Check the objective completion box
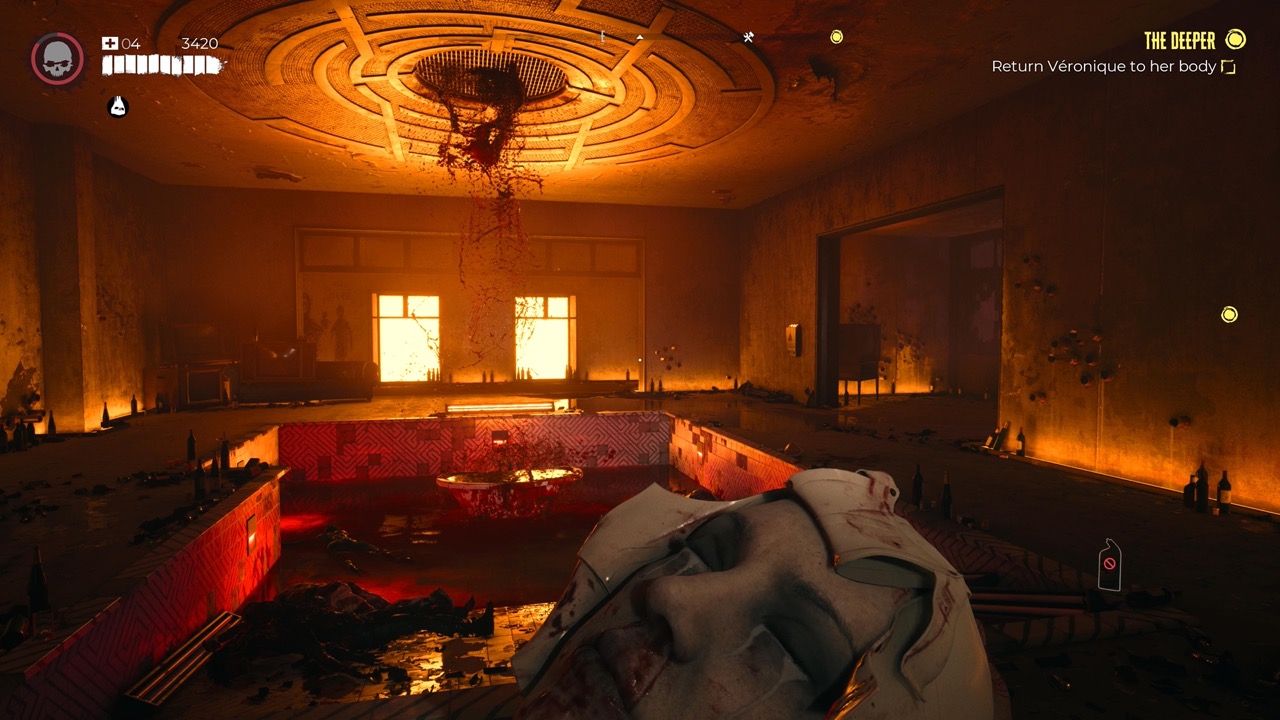1280x720 pixels. 1229,66
